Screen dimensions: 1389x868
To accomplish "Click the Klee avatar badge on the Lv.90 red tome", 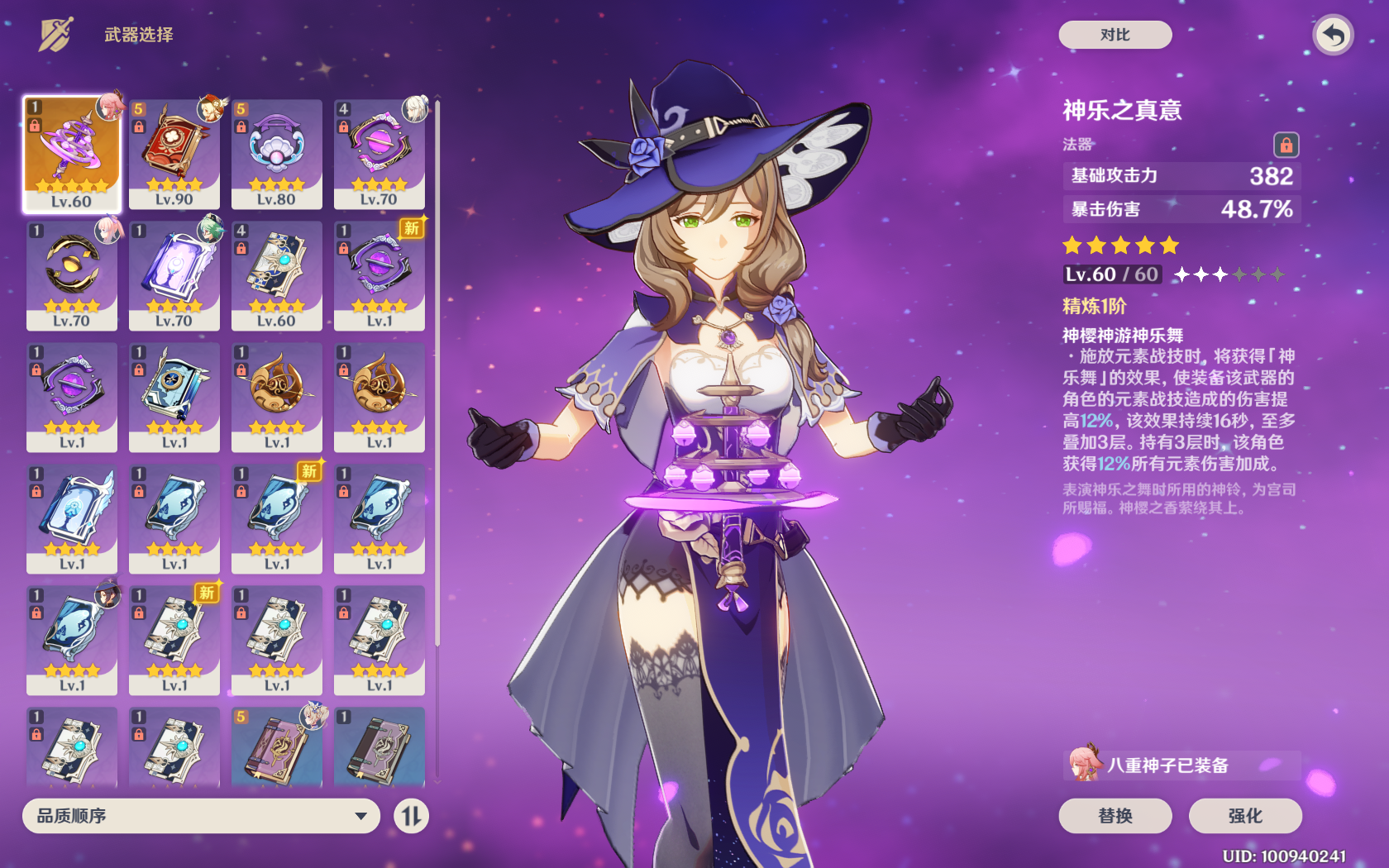I will pos(212,108).
